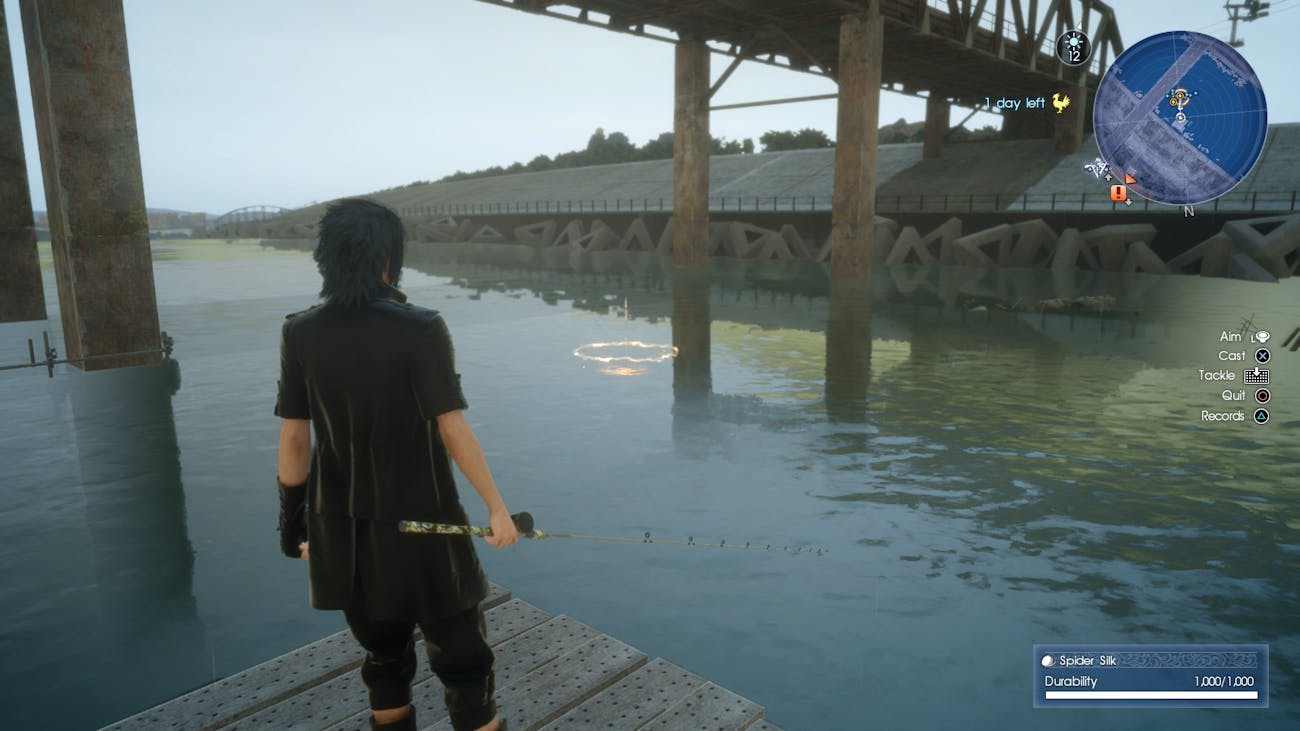Click the L2 aim reel icon
Viewport: 1300px width, 731px height.
coord(1262,337)
